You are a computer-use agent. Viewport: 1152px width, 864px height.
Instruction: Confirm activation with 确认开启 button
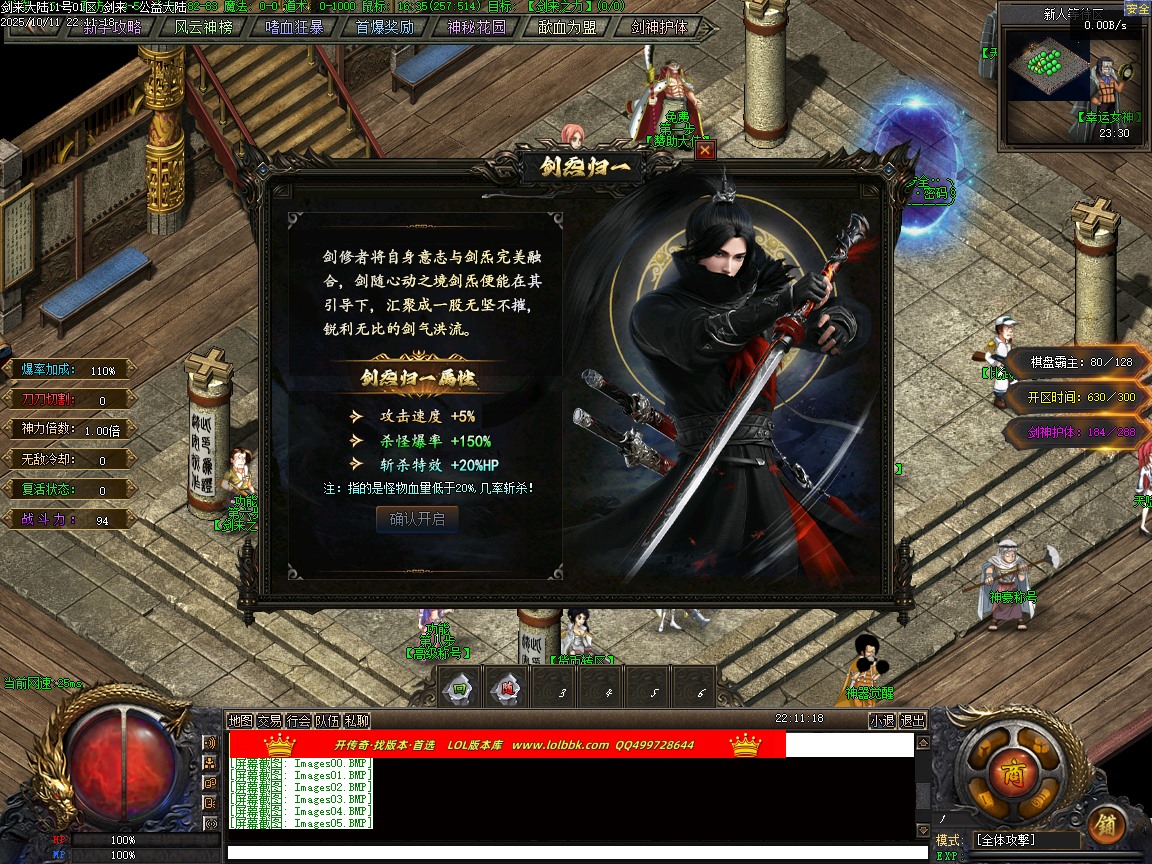417,519
